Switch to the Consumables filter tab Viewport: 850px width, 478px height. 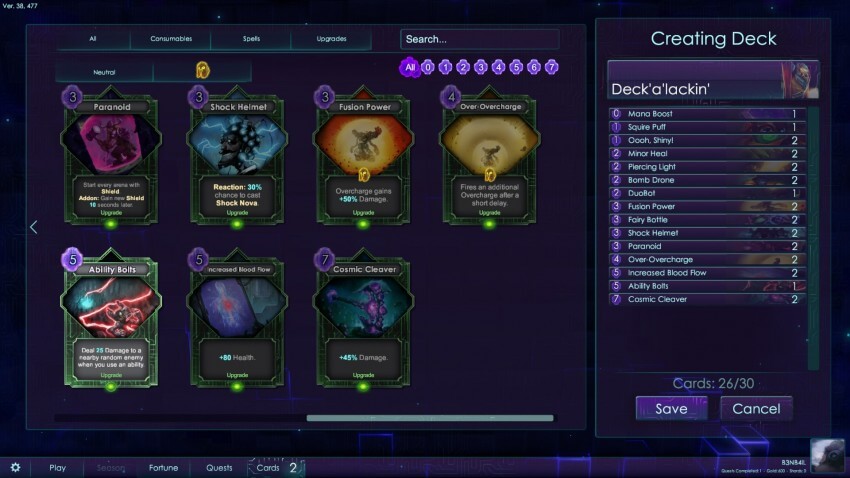tap(171, 39)
